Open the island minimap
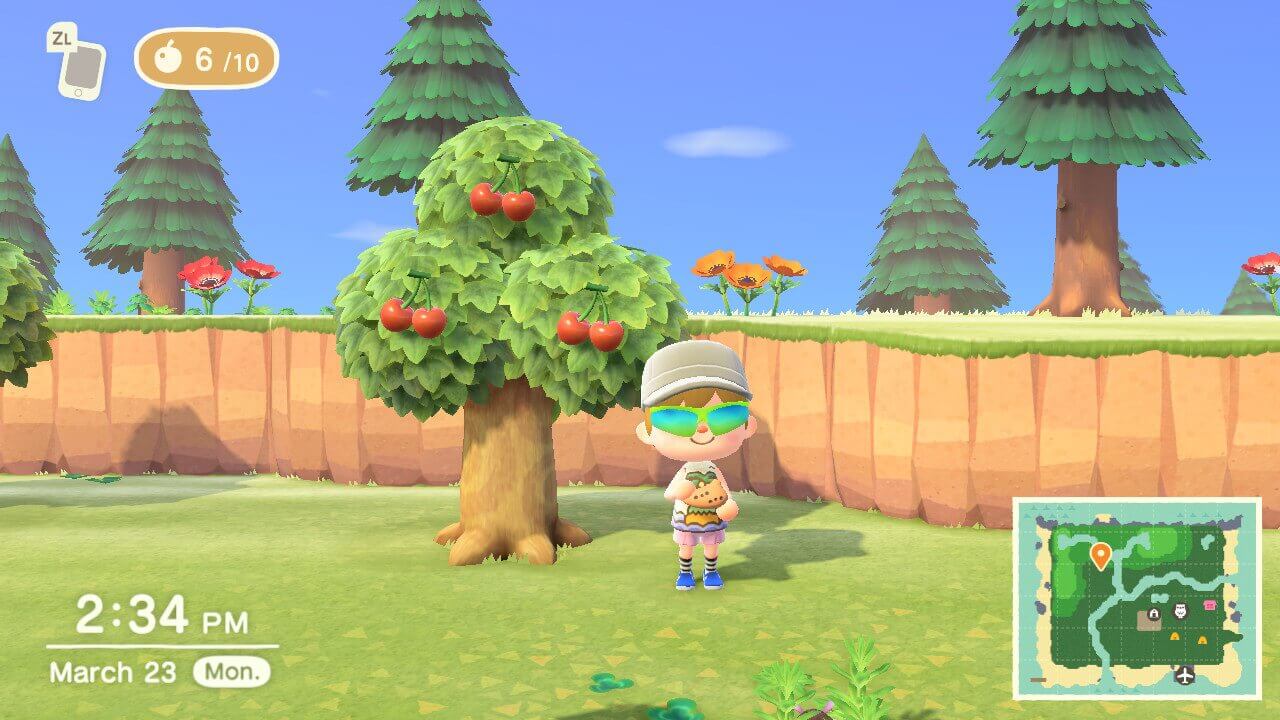Image resolution: width=1280 pixels, height=720 pixels. pos(1137,598)
